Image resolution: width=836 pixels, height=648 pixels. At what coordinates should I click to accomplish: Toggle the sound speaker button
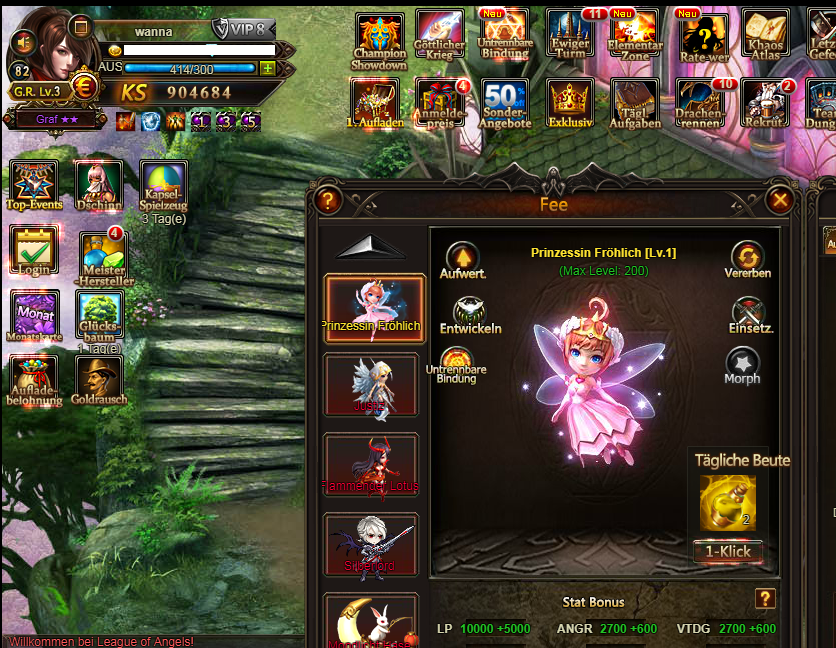coord(24,42)
